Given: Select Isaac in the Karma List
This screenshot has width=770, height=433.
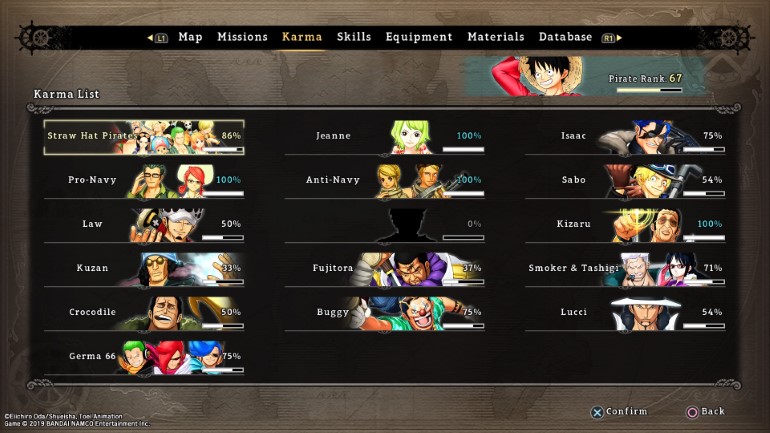Looking at the screenshot, I should (626, 136).
